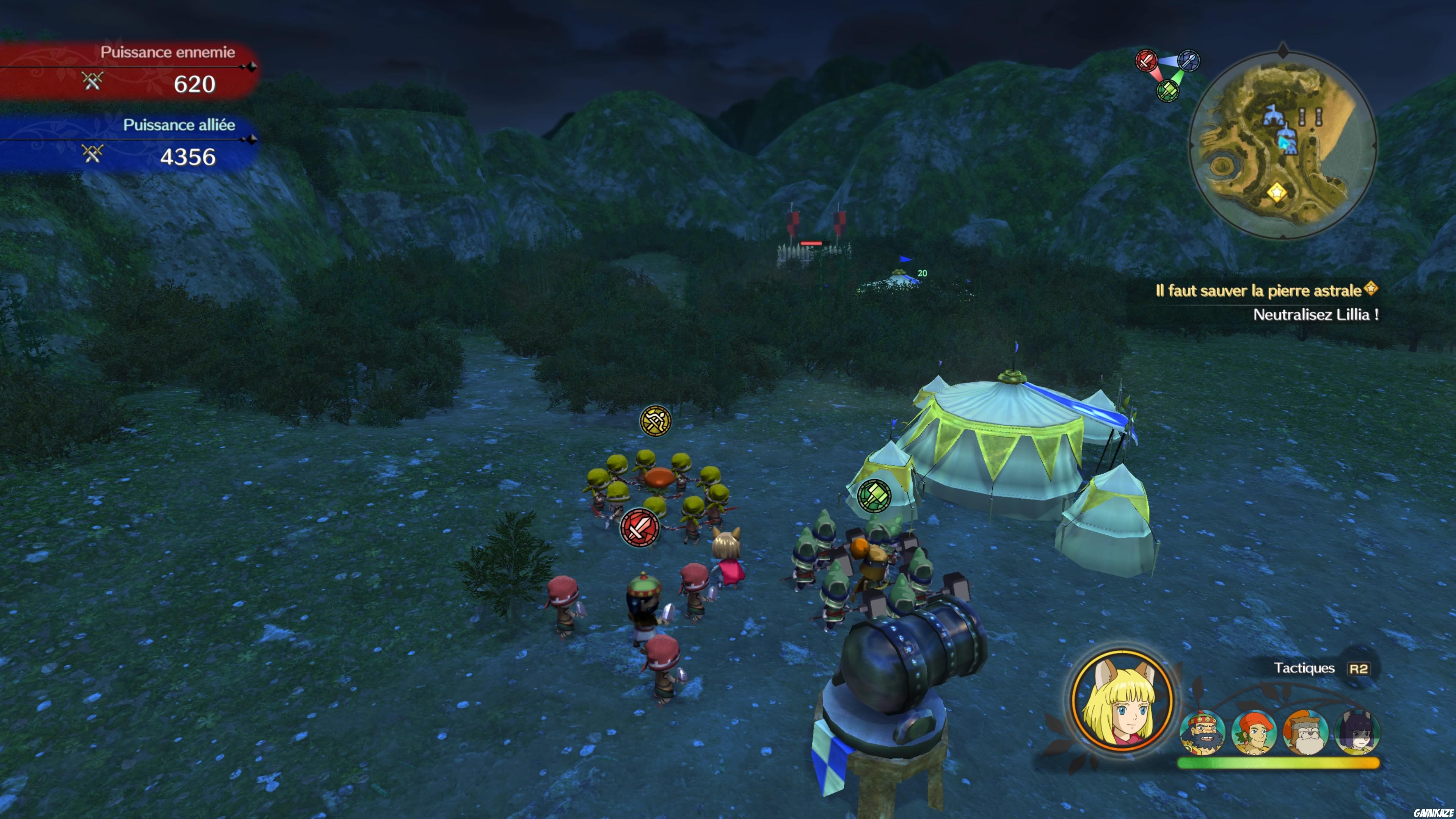Choose the dark-bearded red-headband captain portrait
Viewport: 1456px width, 819px height.
pos(1202,733)
